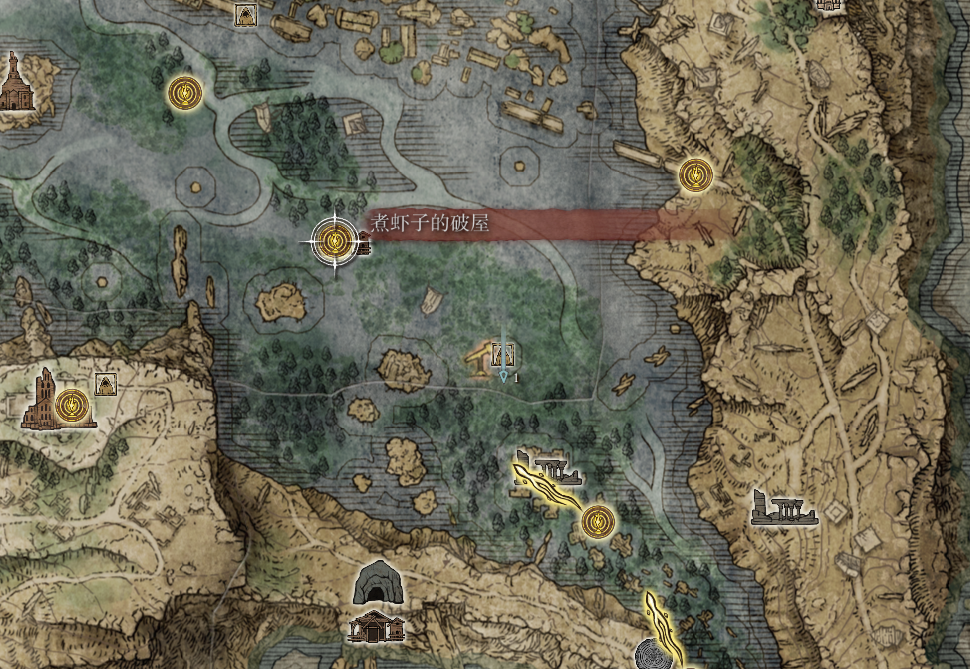This screenshot has height=669, width=970.
Task: Choose the grace marker beside the brick tower
Action: [x=71, y=405]
